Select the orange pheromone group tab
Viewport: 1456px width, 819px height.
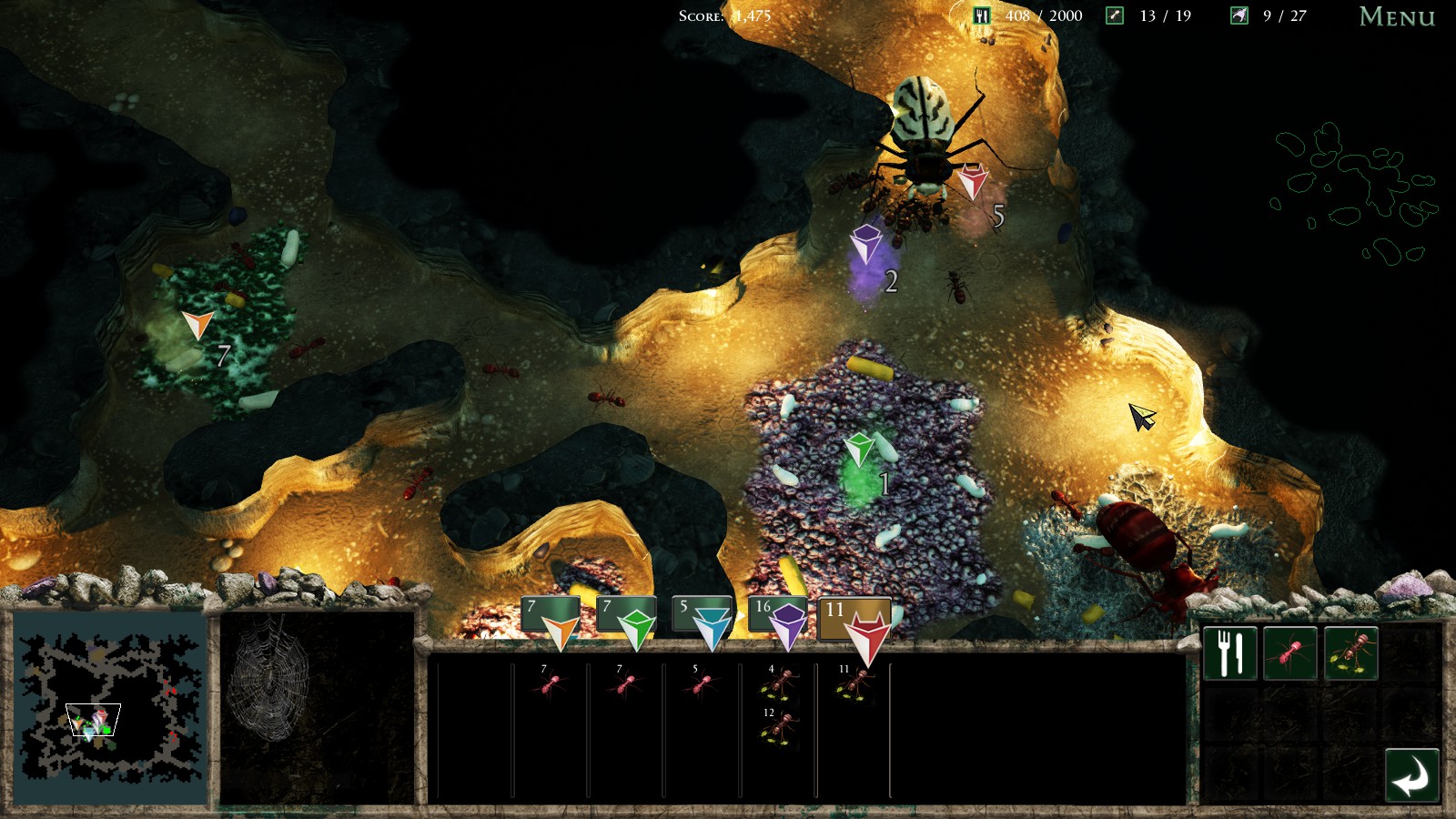coord(551,619)
